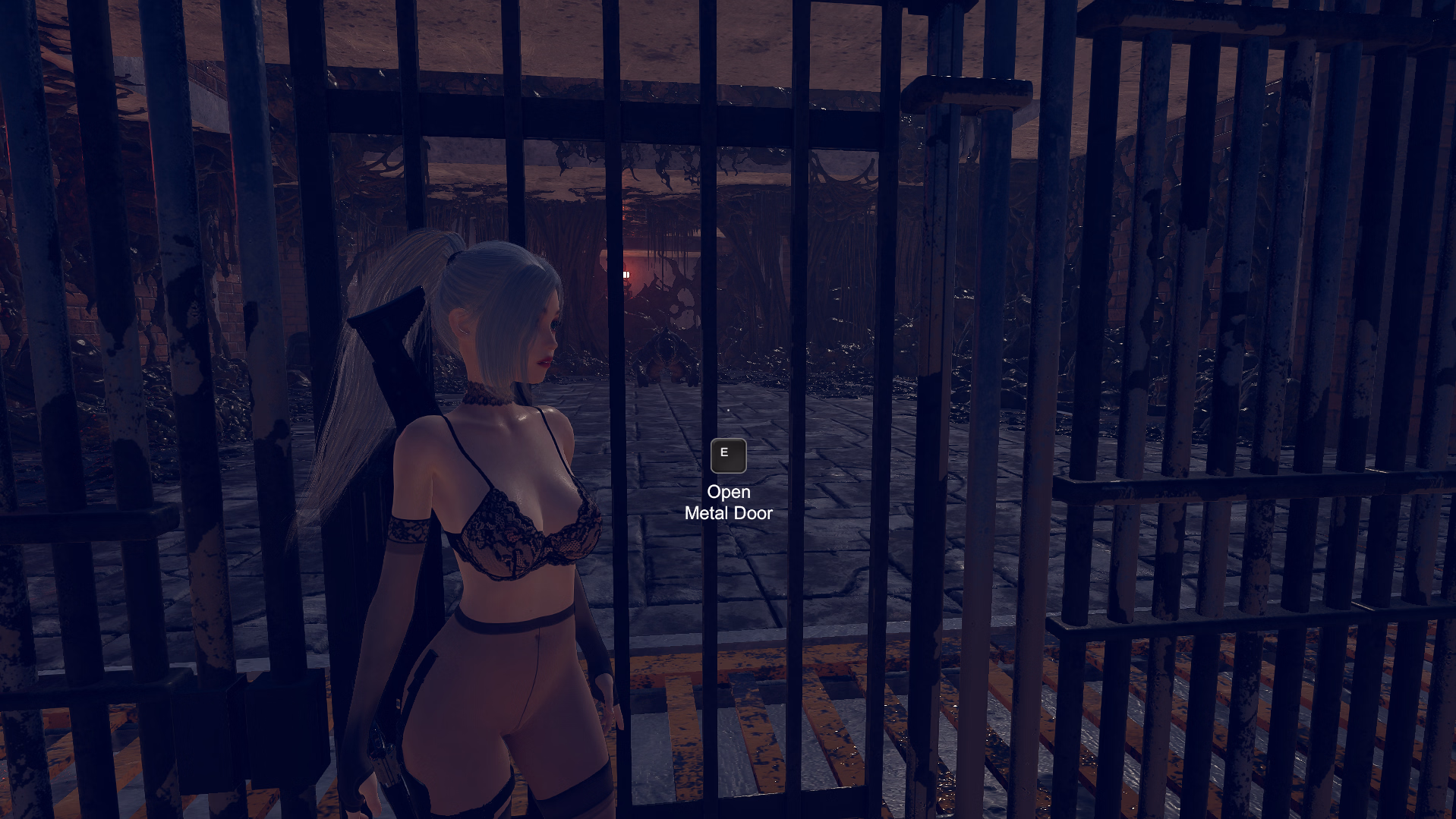Click the word Open in the prompt

[x=729, y=491]
